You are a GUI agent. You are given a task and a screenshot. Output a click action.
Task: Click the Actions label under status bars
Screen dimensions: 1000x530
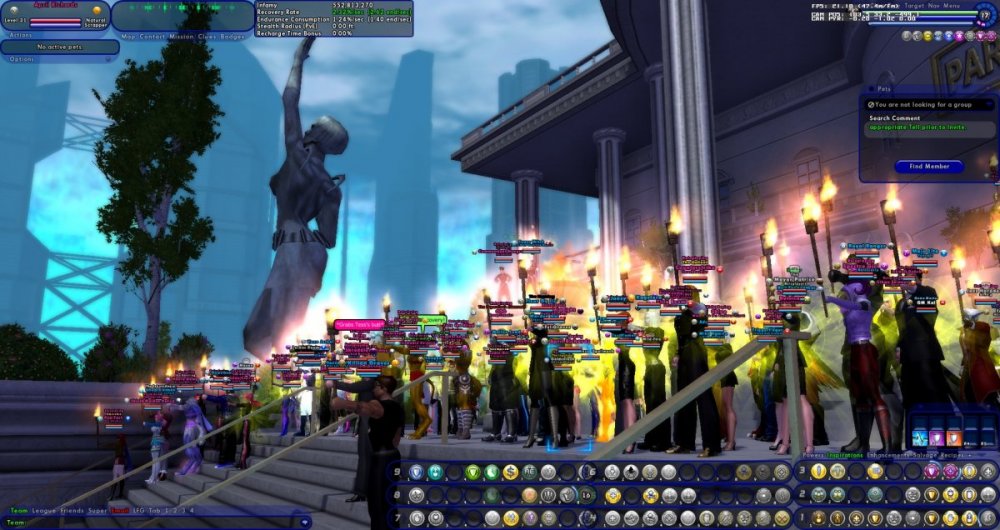tap(20, 35)
